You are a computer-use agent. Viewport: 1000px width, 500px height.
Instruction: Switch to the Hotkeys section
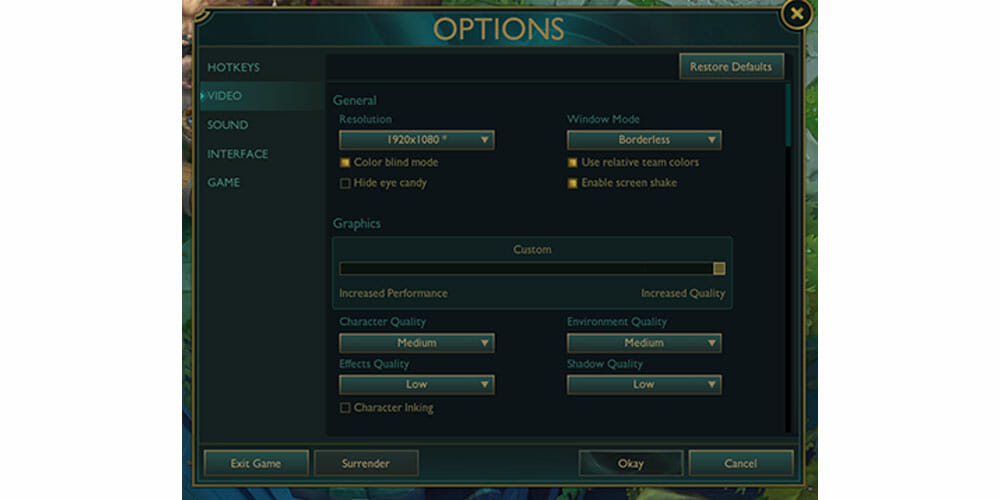click(x=233, y=67)
